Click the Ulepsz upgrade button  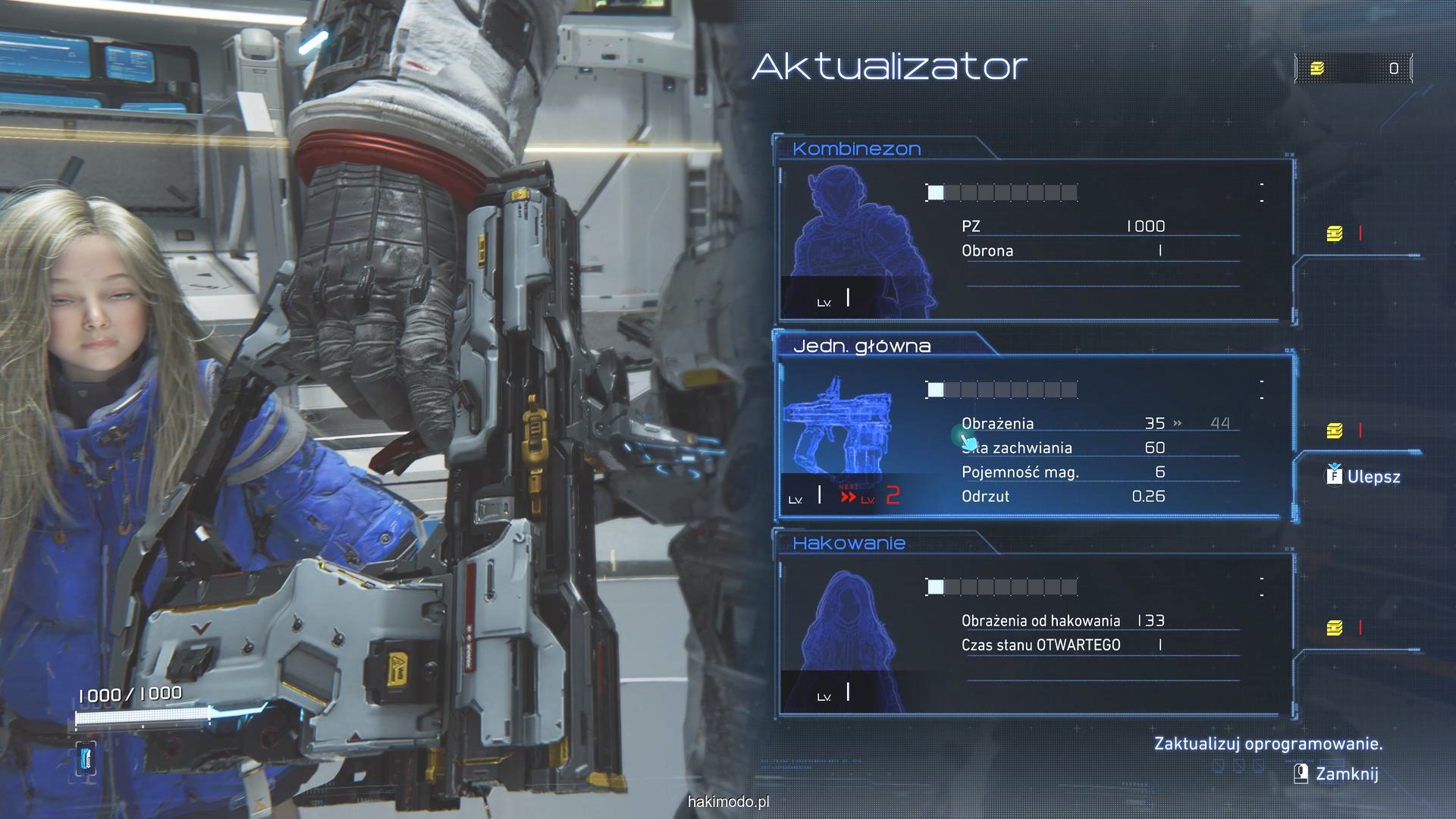[x=1363, y=477]
